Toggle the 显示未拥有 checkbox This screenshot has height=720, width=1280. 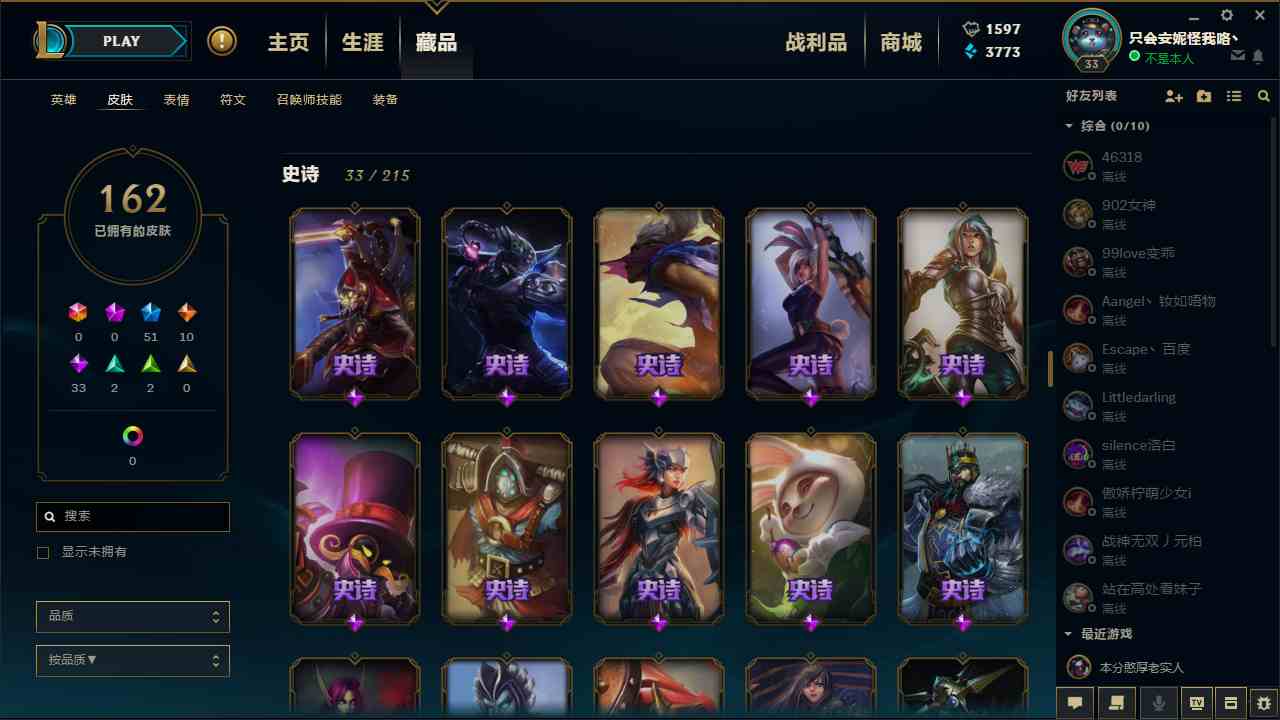tap(43, 552)
